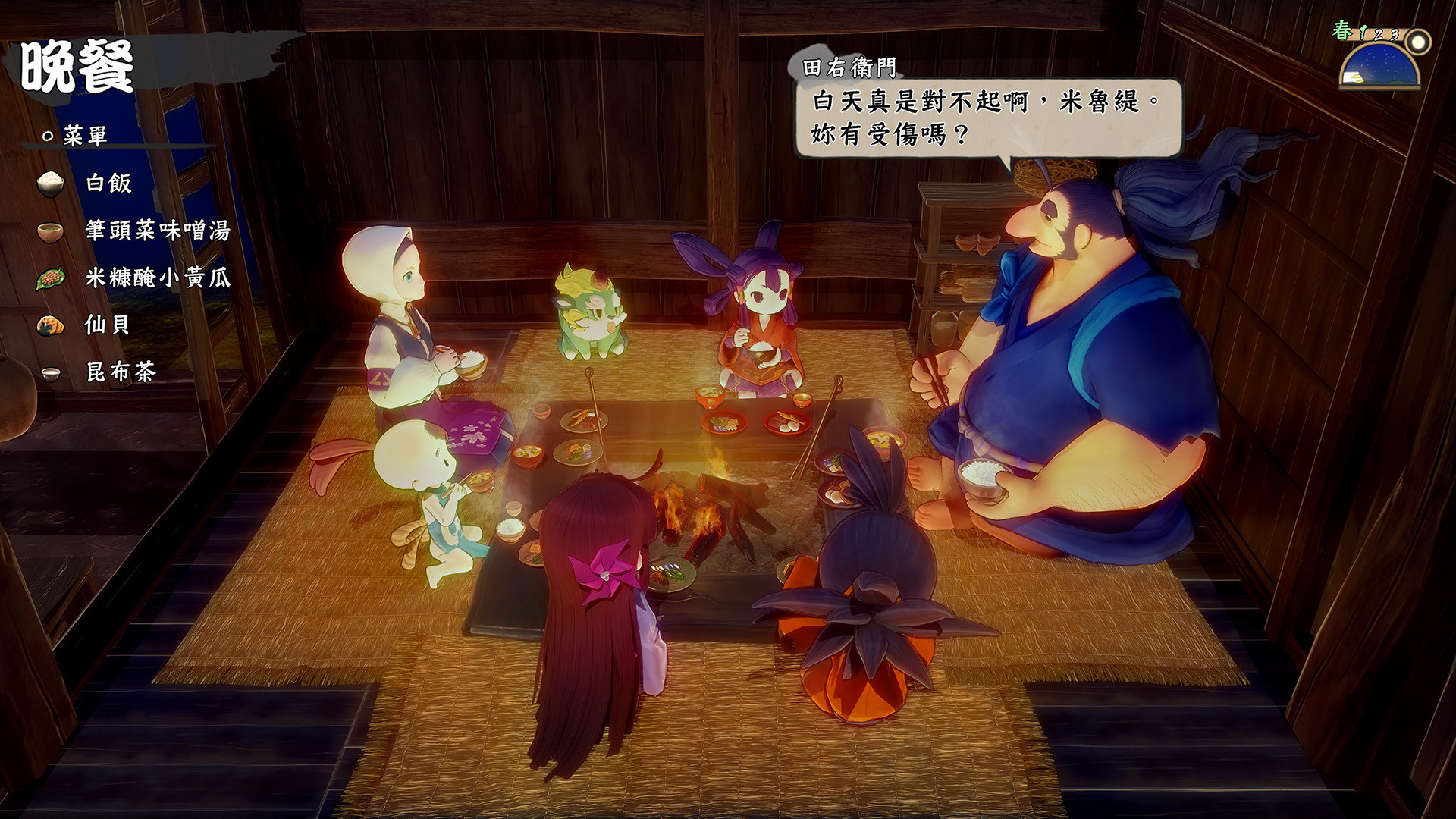Open the 菜單 menu header
This screenshot has width=1456, height=819.
tap(86, 135)
